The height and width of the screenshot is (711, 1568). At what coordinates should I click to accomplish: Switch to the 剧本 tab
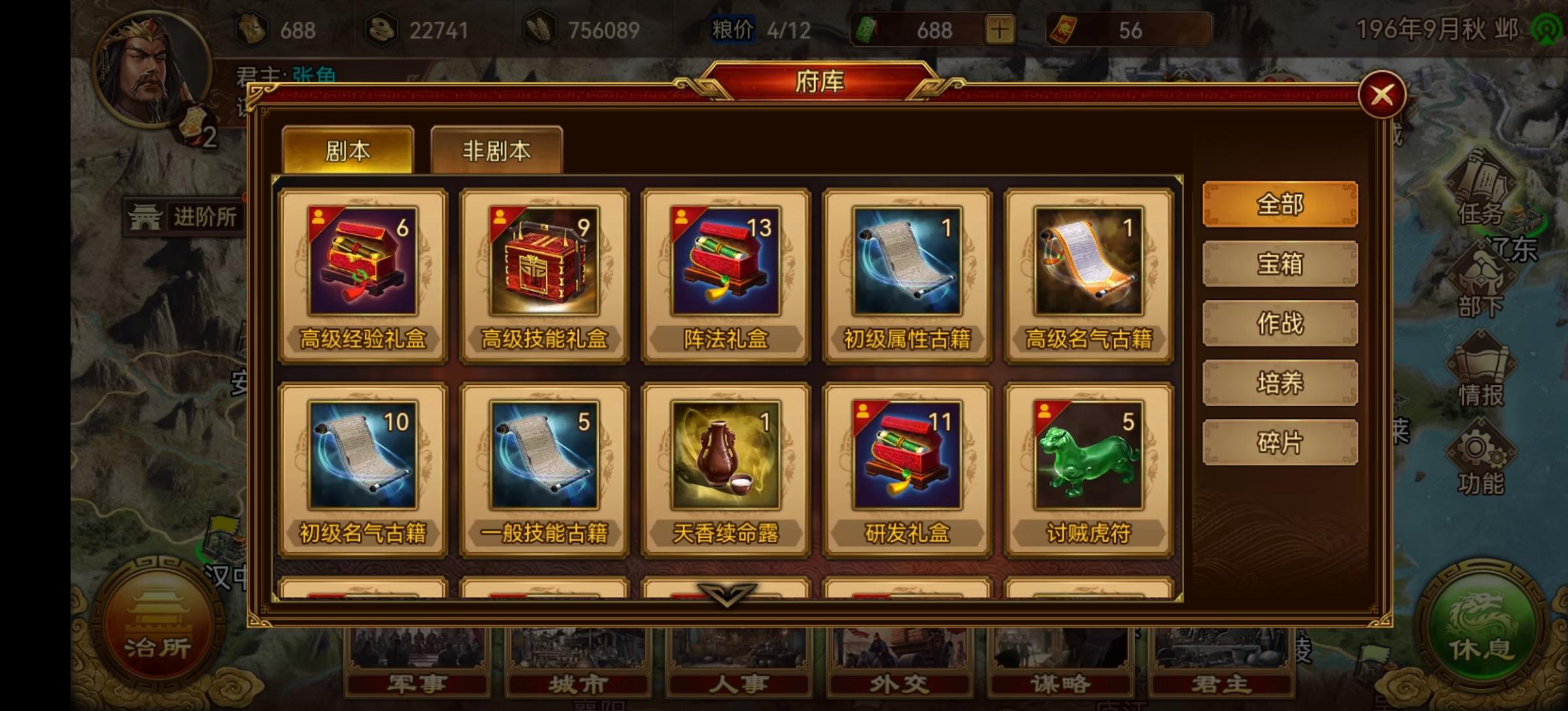(348, 149)
